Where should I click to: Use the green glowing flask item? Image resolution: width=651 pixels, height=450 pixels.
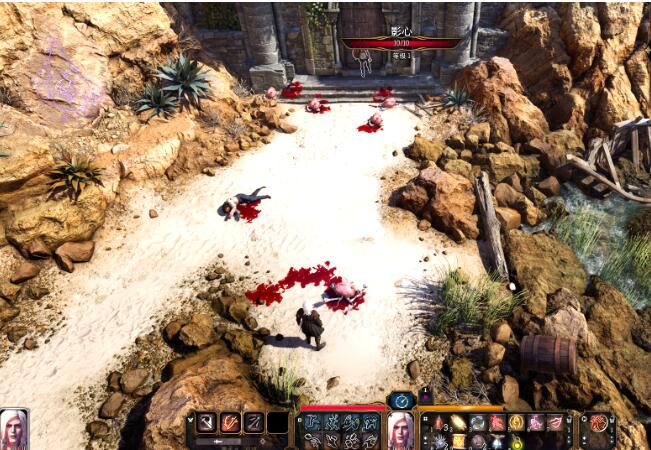(516, 441)
